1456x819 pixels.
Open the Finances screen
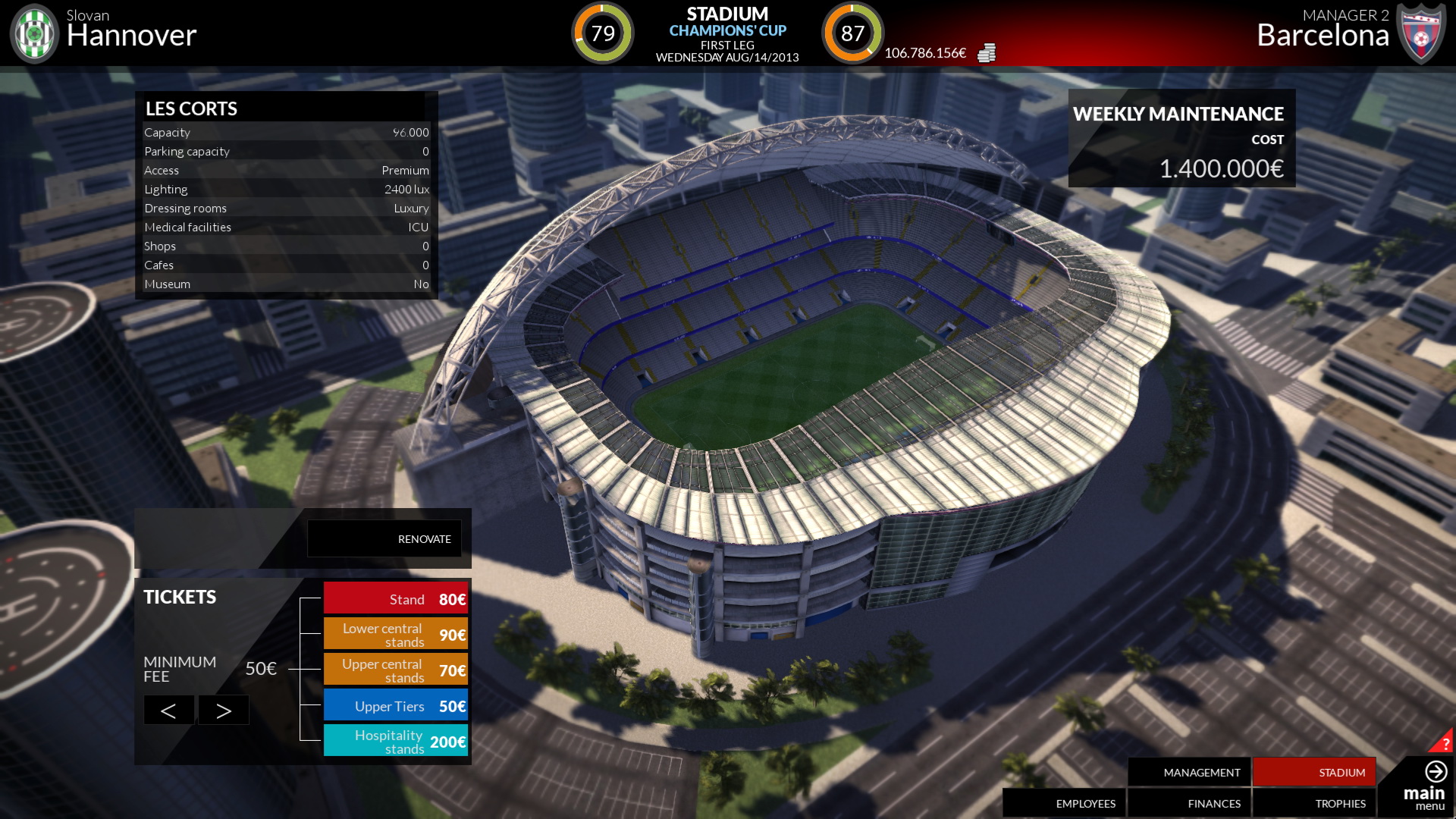pos(1213,803)
